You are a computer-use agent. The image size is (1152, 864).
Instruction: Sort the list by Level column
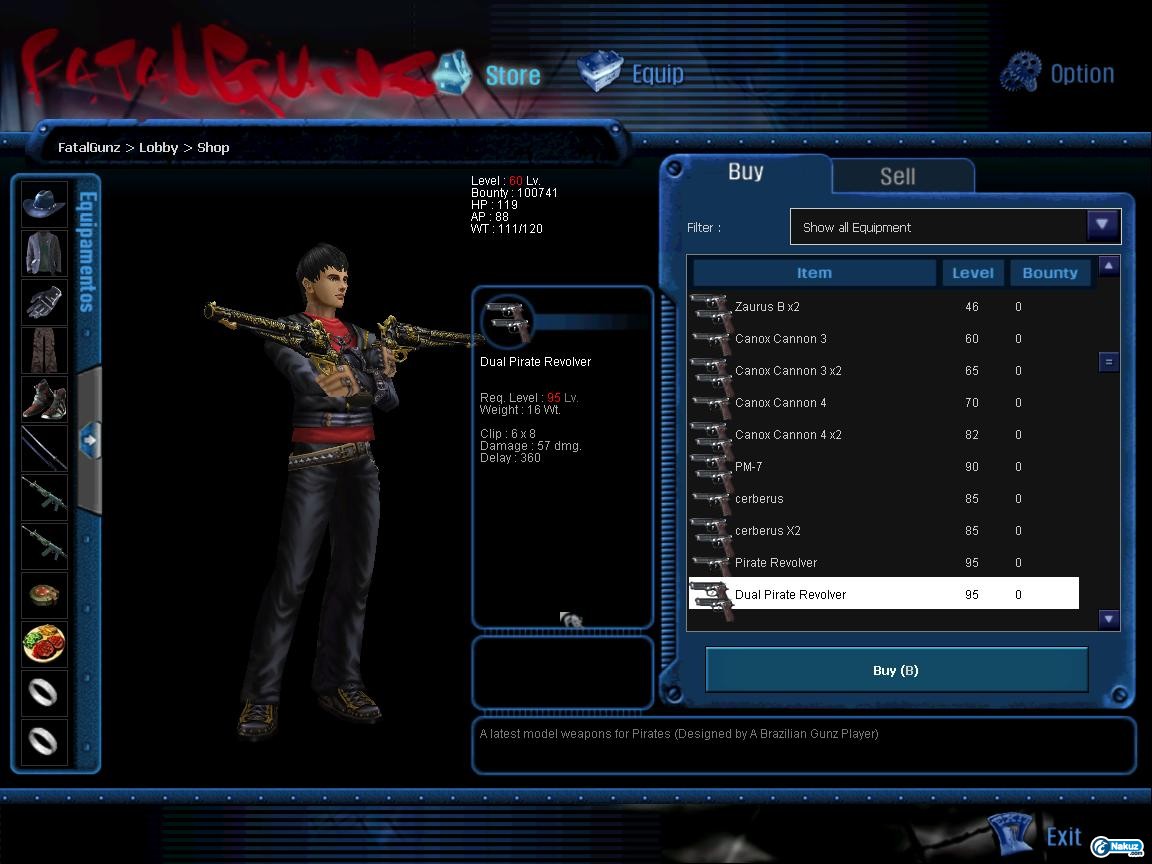click(972, 273)
